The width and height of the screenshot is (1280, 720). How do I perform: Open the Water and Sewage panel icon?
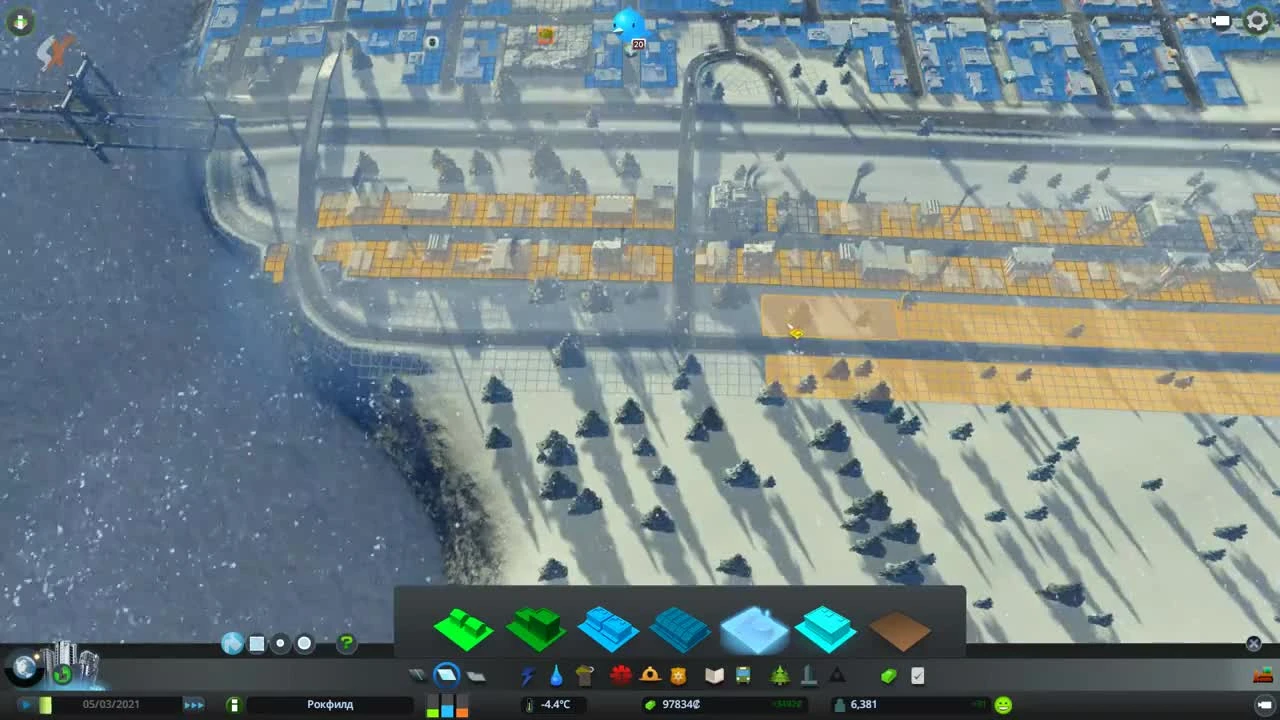pyautogui.click(x=558, y=676)
